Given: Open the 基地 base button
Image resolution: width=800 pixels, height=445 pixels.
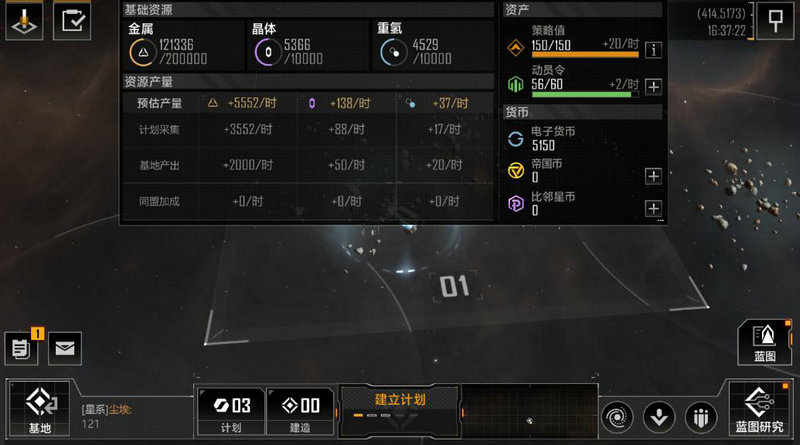Looking at the screenshot, I should coord(40,410).
